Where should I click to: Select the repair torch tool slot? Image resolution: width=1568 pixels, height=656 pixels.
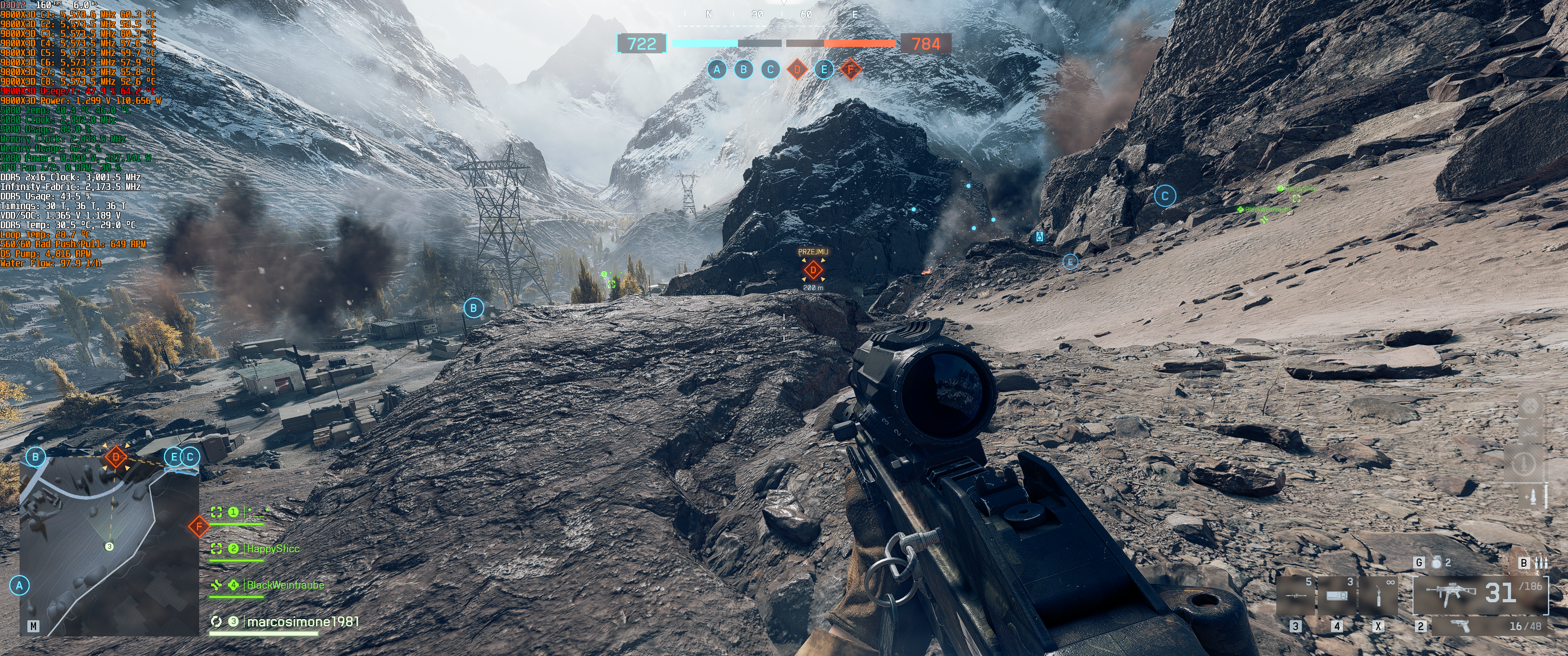pos(1378,594)
